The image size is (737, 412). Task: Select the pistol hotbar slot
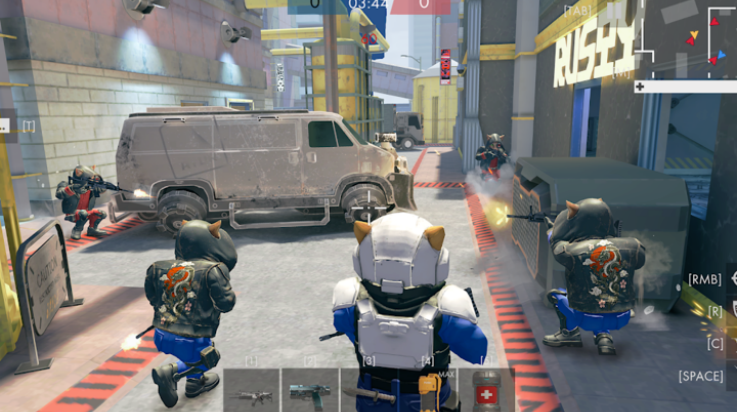click(310, 391)
